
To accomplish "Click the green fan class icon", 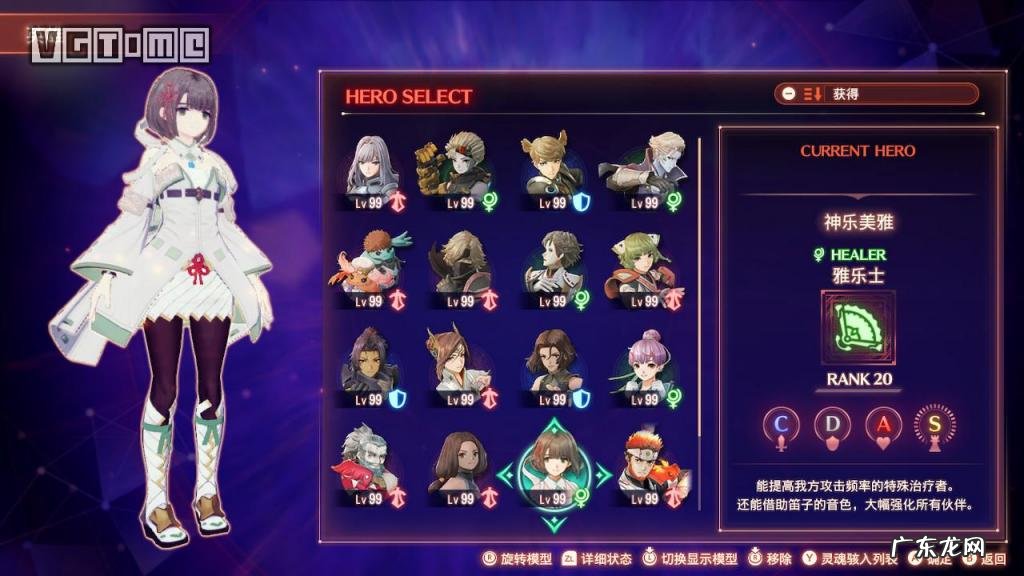I will (x=858, y=328).
